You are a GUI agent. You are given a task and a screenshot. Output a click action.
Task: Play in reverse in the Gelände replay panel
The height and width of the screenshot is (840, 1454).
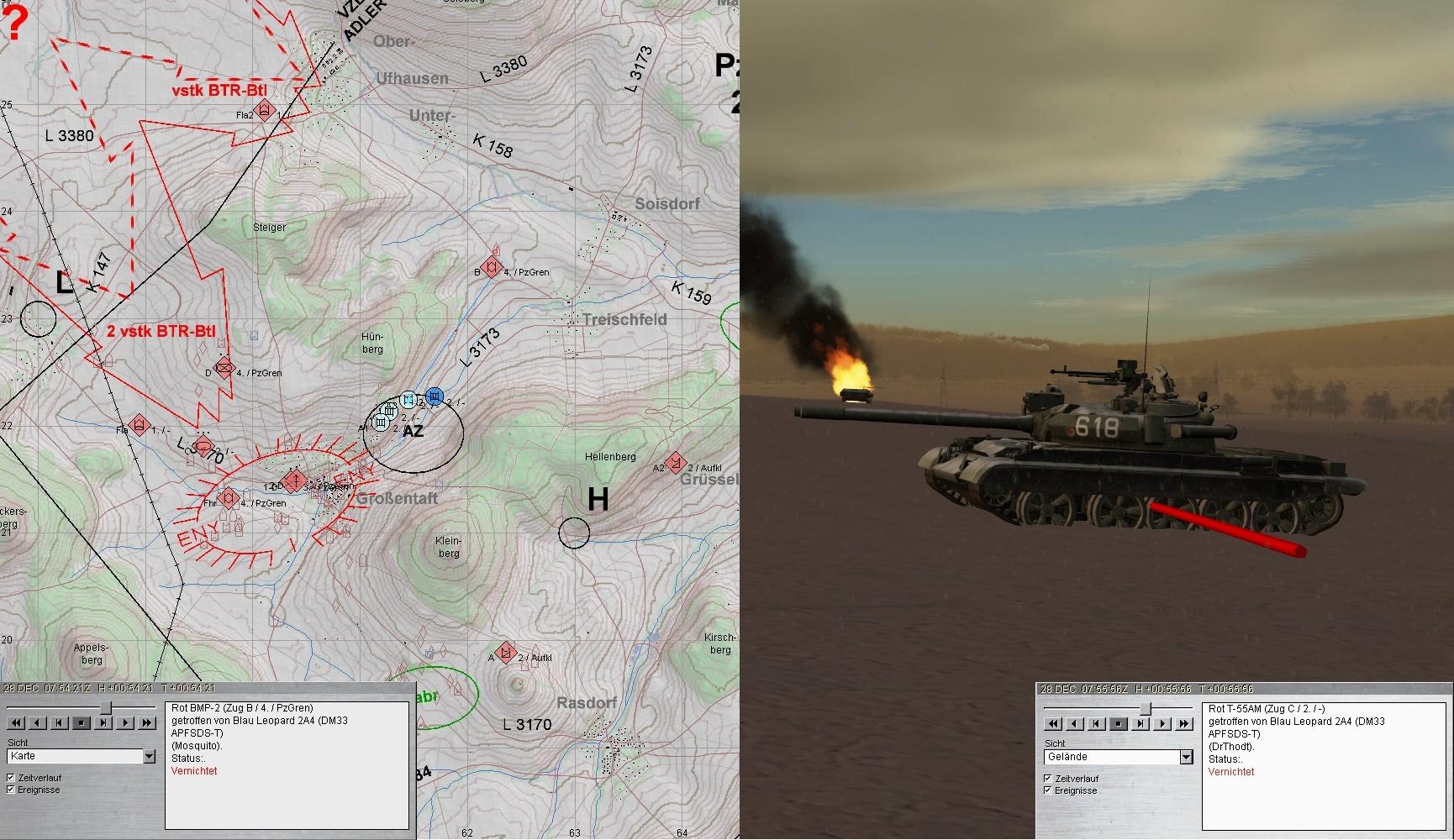[x=1075, y=723]
